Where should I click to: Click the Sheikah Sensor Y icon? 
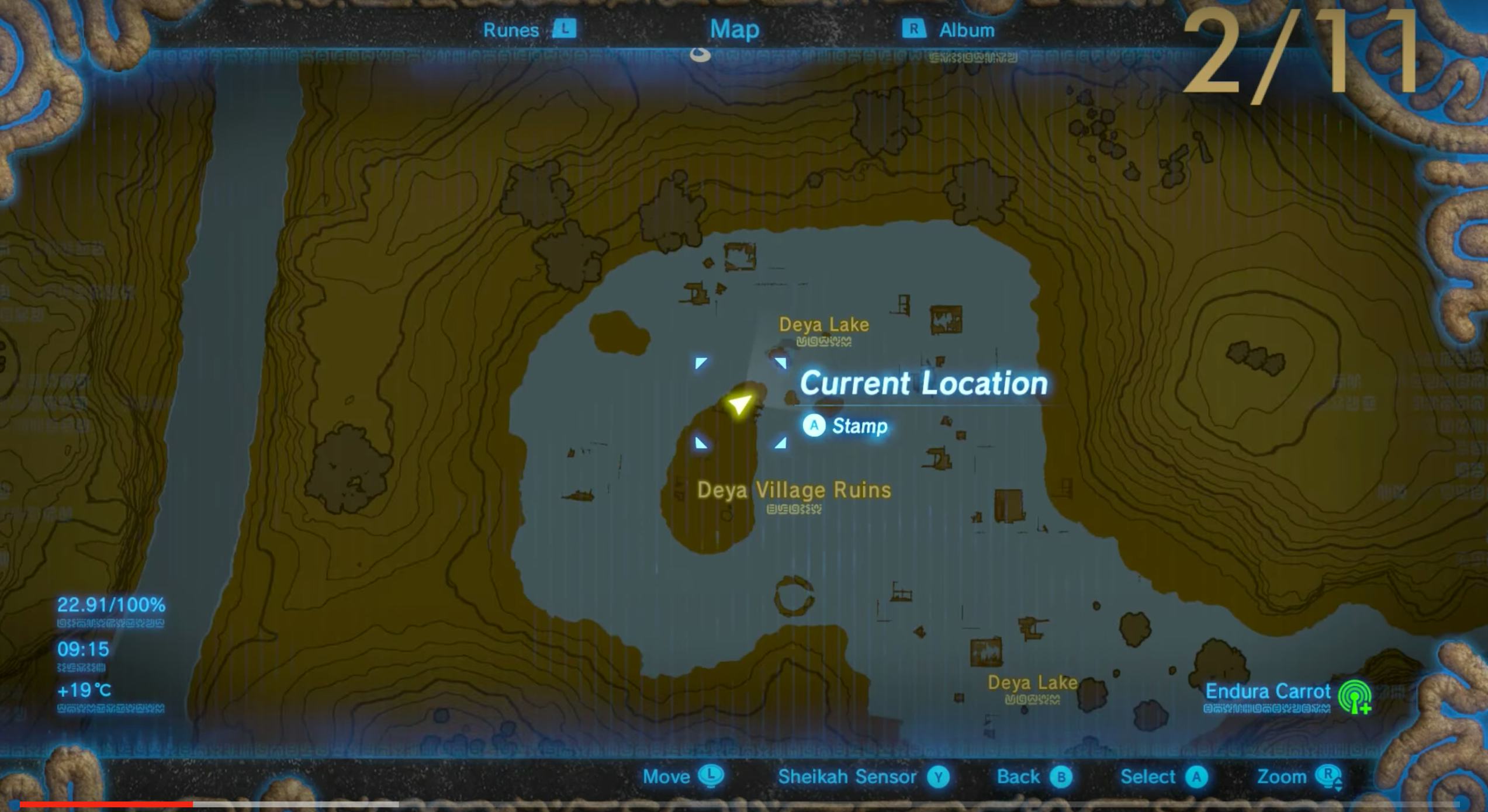tap(939, 776)
